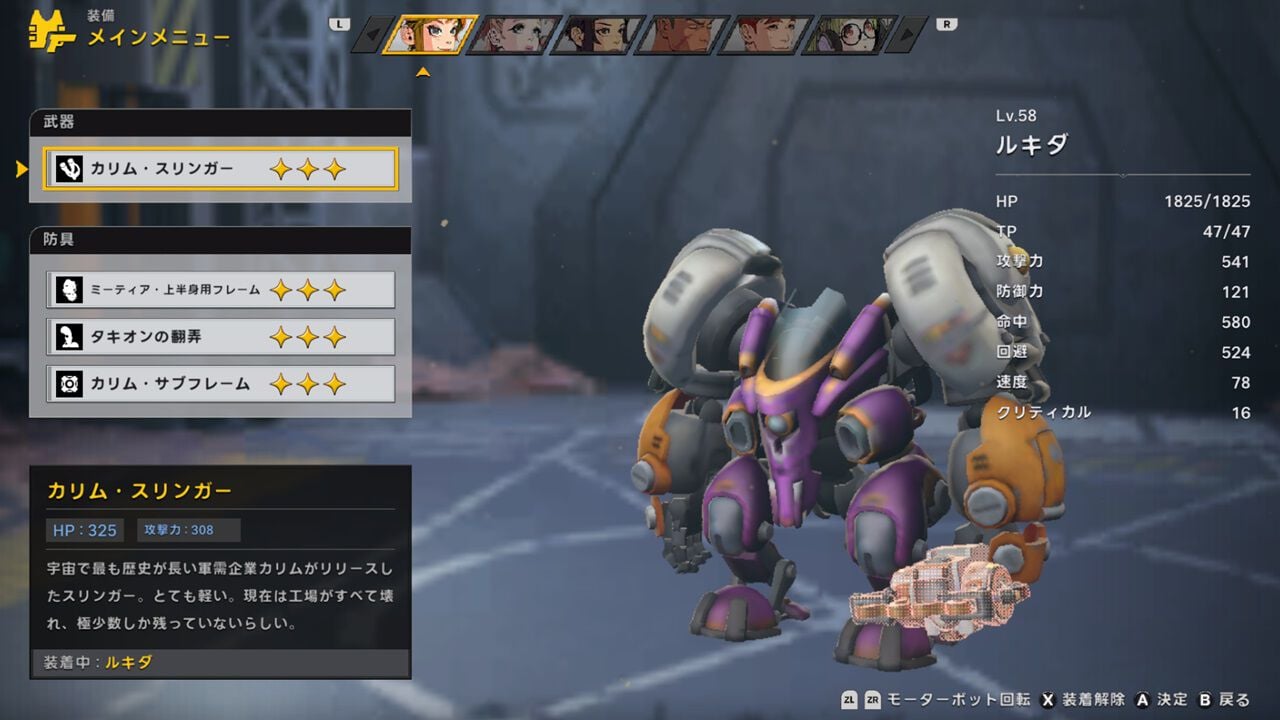1280x720 pixels.
Task: Select the highlighted blonde character portrait tab
Action: (x=430, y=35)
